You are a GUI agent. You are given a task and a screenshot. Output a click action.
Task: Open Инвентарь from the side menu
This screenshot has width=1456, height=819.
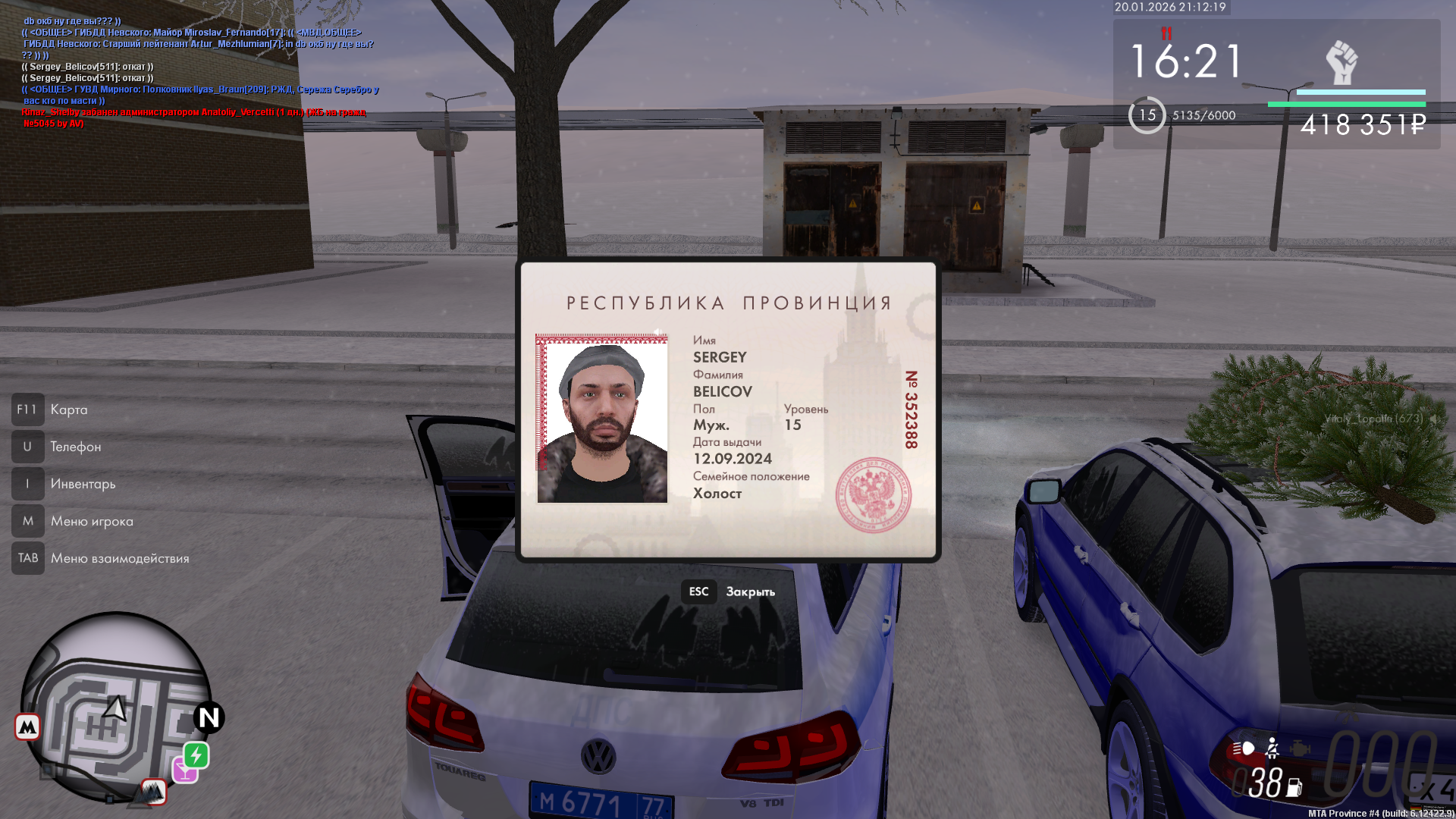point(83,484)
